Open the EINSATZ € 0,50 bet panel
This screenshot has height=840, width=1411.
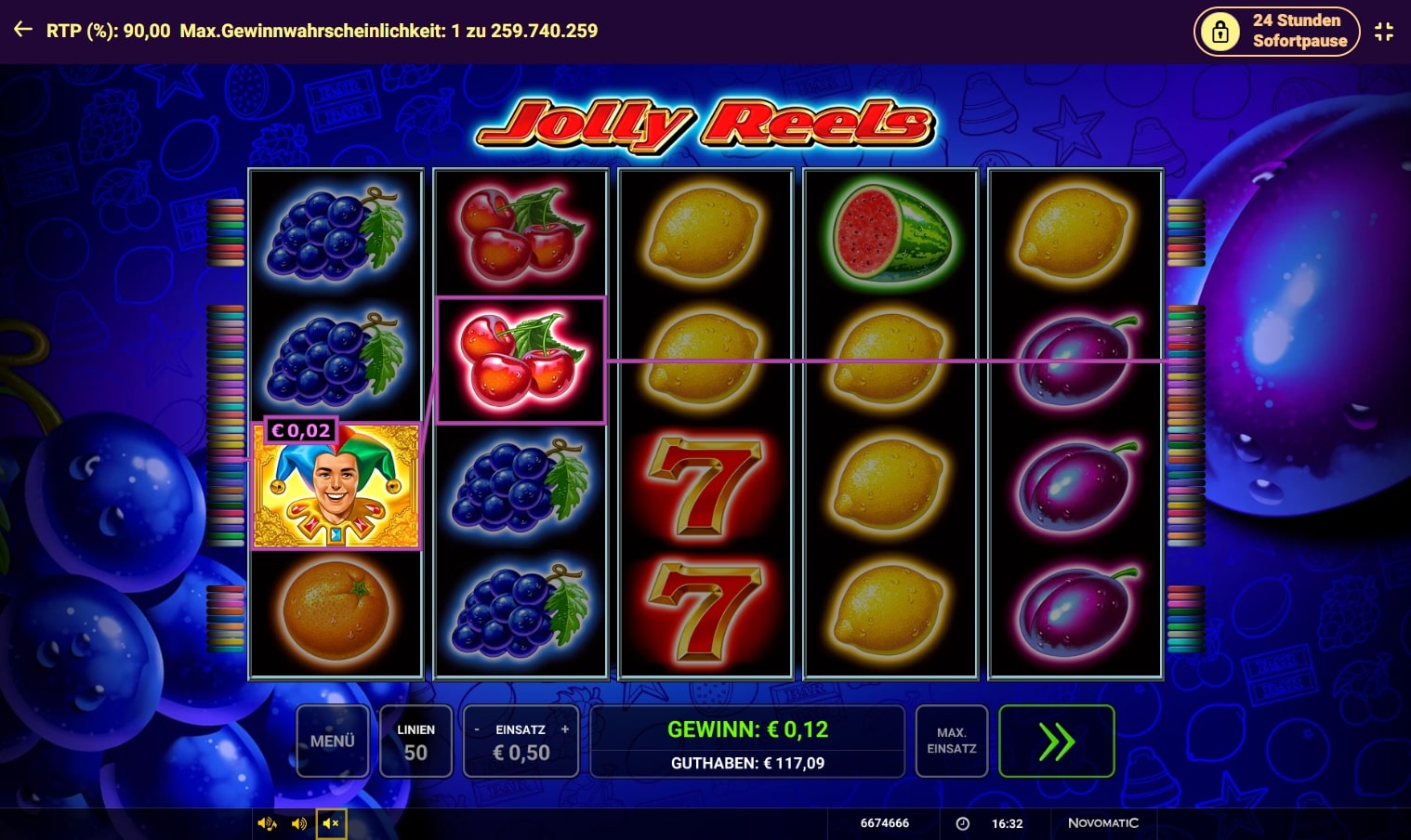pos(519,741)
